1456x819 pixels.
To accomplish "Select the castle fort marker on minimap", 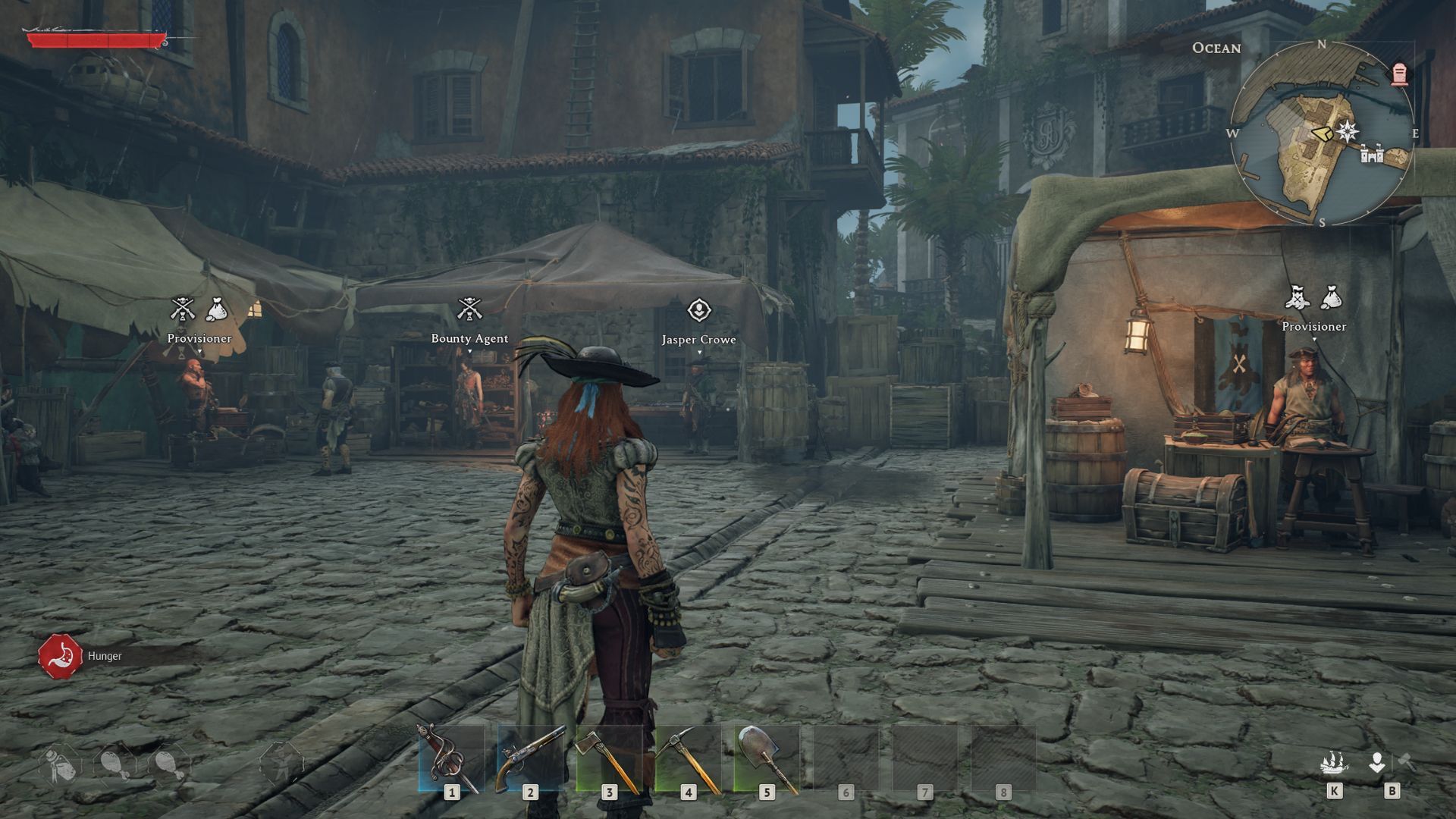I will tap(1372, 155).
